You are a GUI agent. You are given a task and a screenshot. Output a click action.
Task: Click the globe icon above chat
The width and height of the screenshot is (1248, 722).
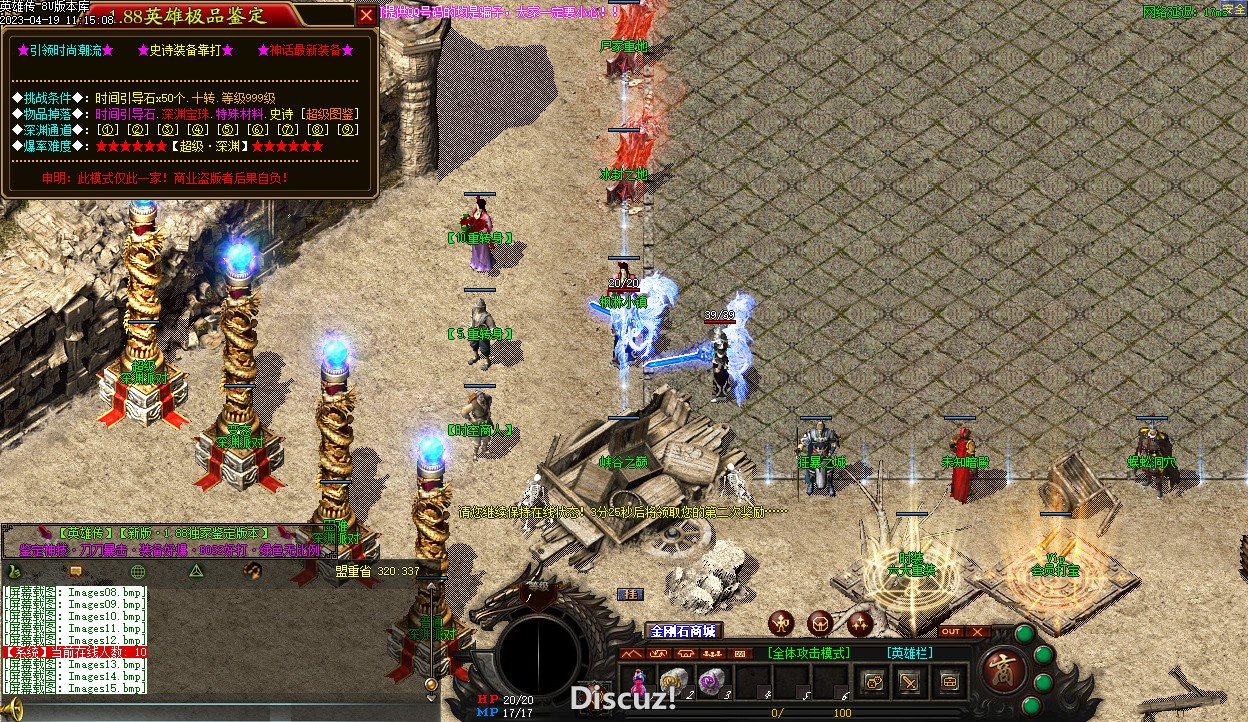coord(138,571)
